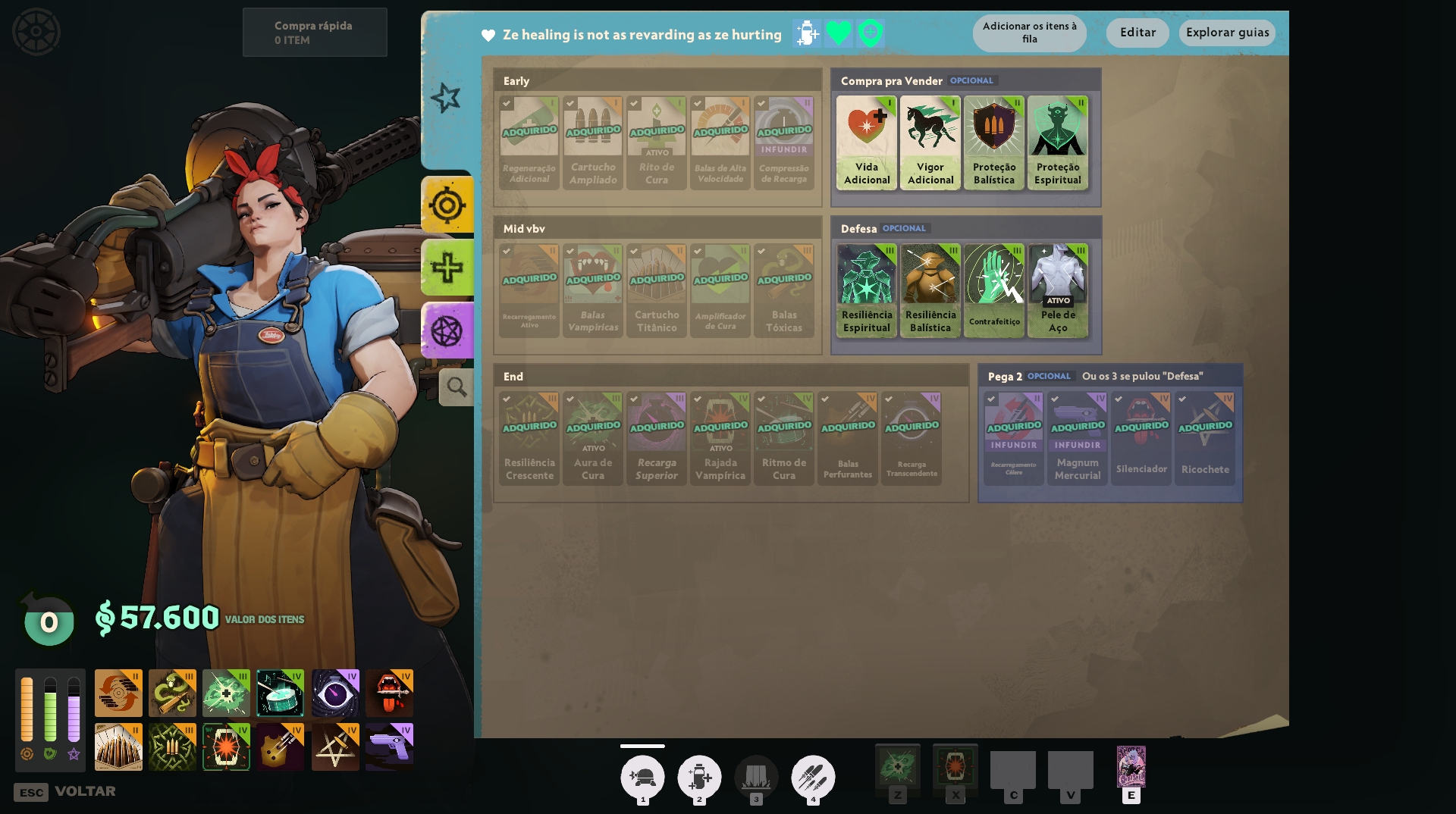Click the Compra rápida panel

pyautogui.click(x=315, y=33)
